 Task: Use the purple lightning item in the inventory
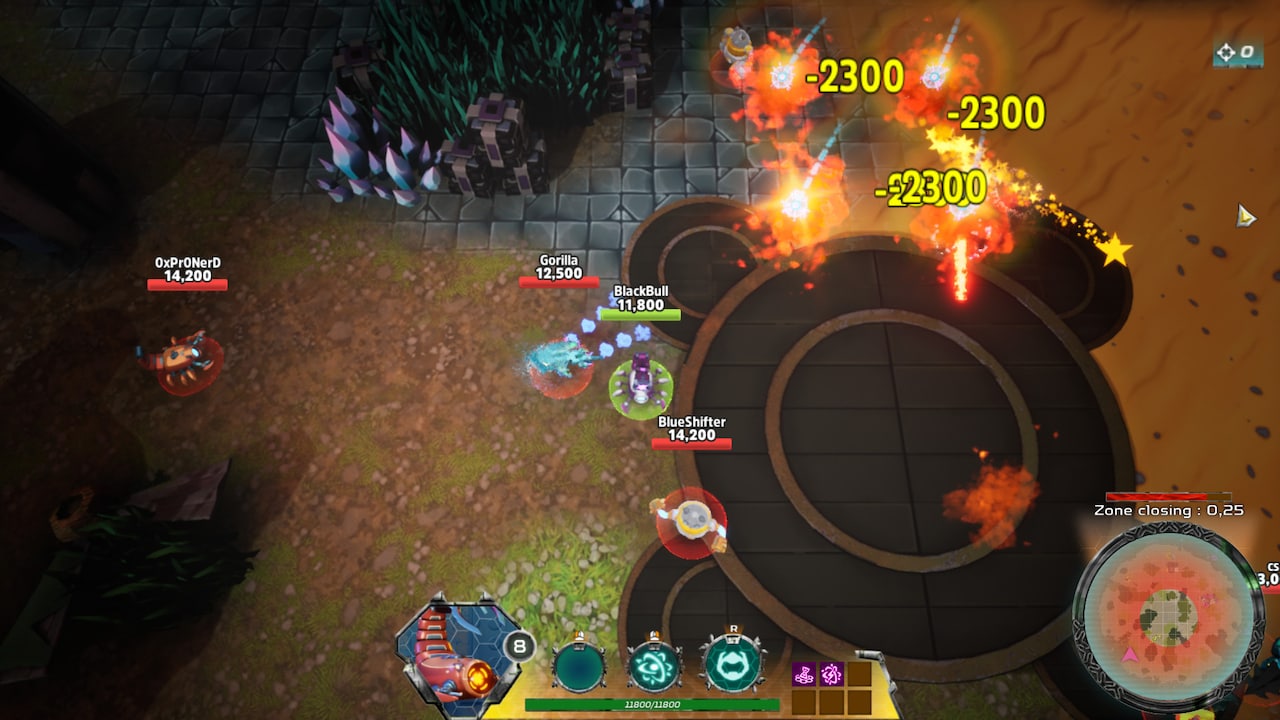point(833,673)
